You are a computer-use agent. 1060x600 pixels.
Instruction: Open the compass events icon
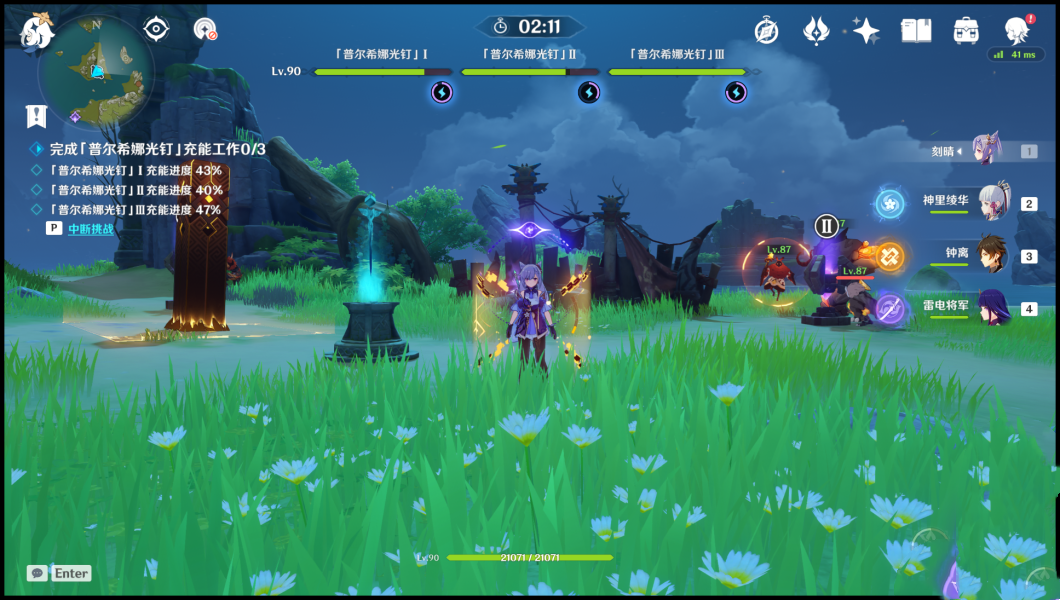[767, 31]
